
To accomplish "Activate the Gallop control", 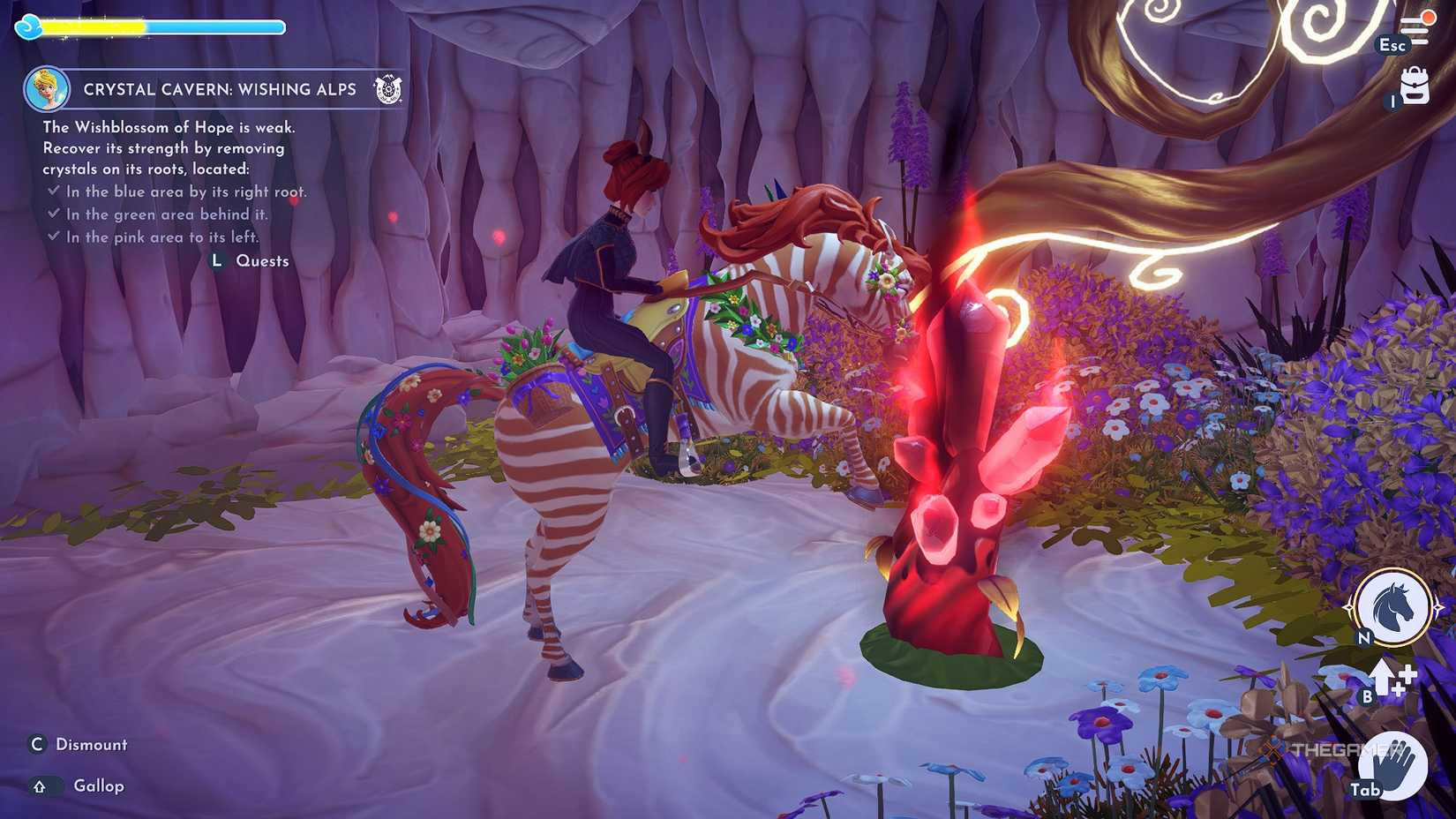I will click(97, 785).
